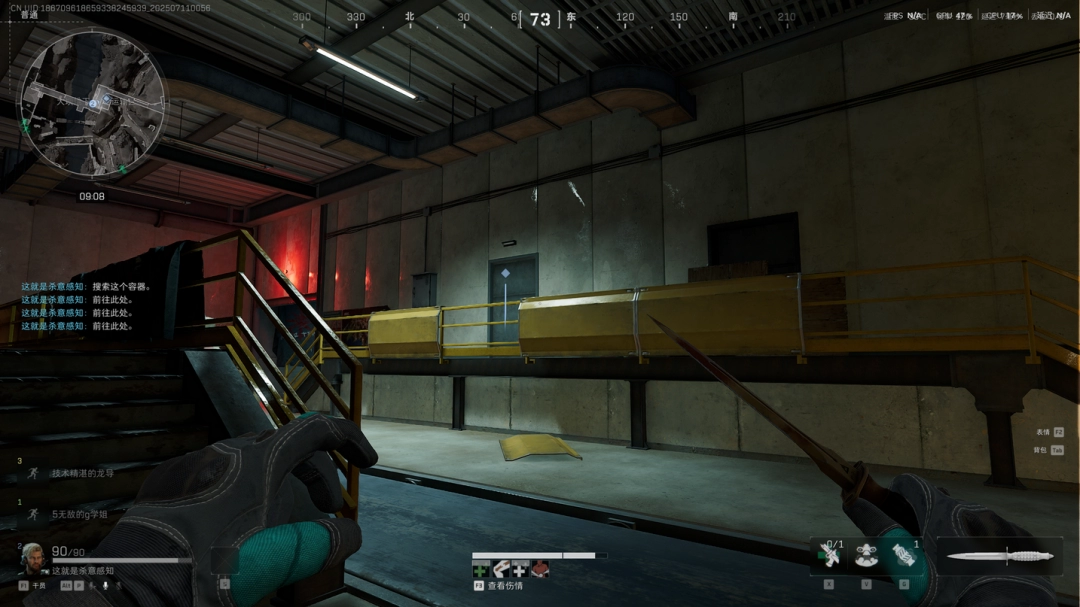1080x607 pixels.
Task: Click the compass heading bar
Action: pos(540,18)
